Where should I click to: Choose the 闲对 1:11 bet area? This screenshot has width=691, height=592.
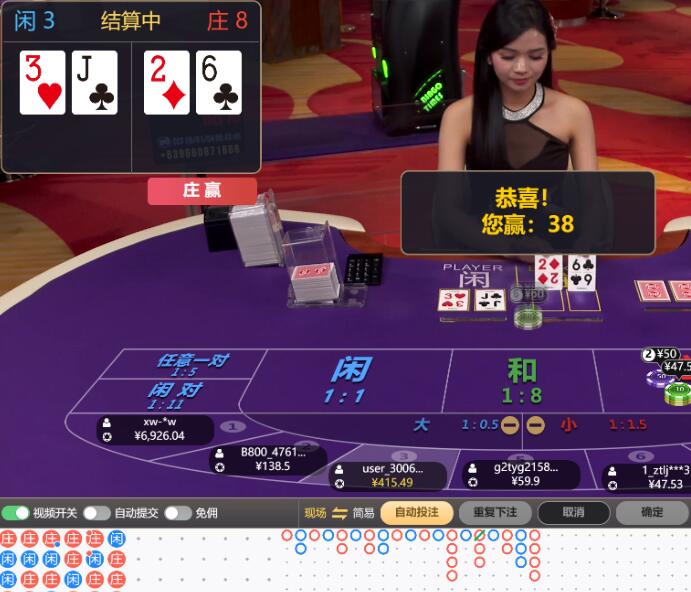[x=174, y=395]
